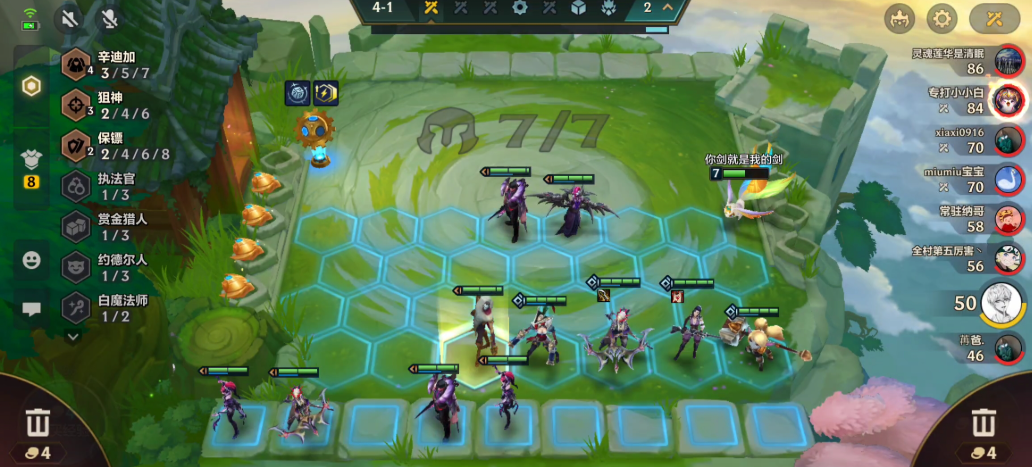
Task: Toggle the microphone mute icon
Action: coord(107,18)
